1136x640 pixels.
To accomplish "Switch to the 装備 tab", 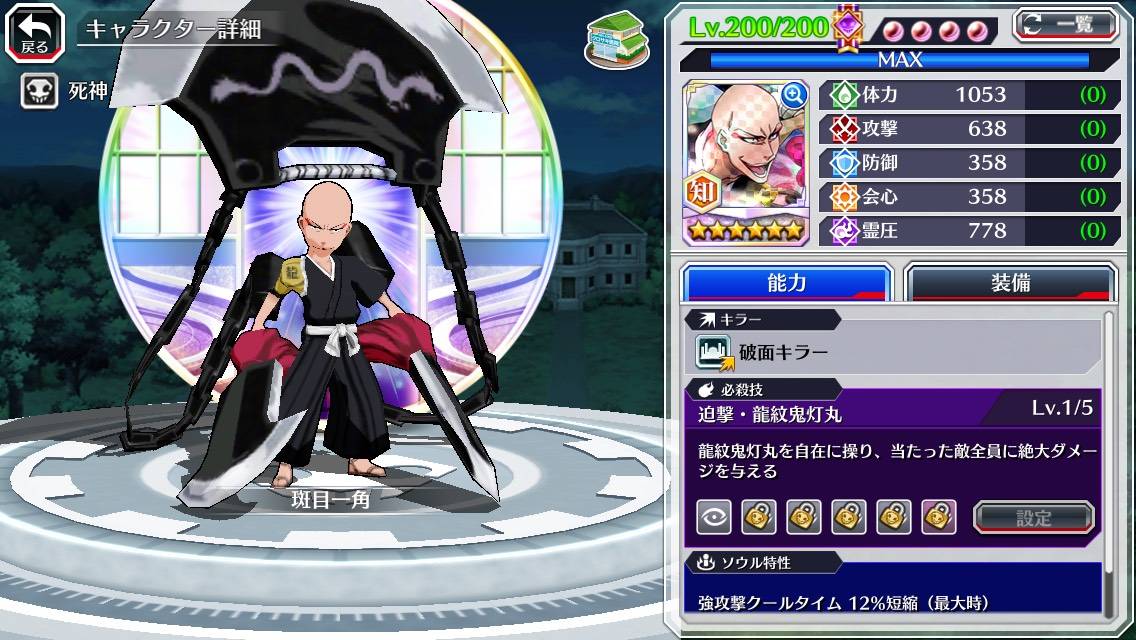I will pyautogui.click(x=1010, y=283).
